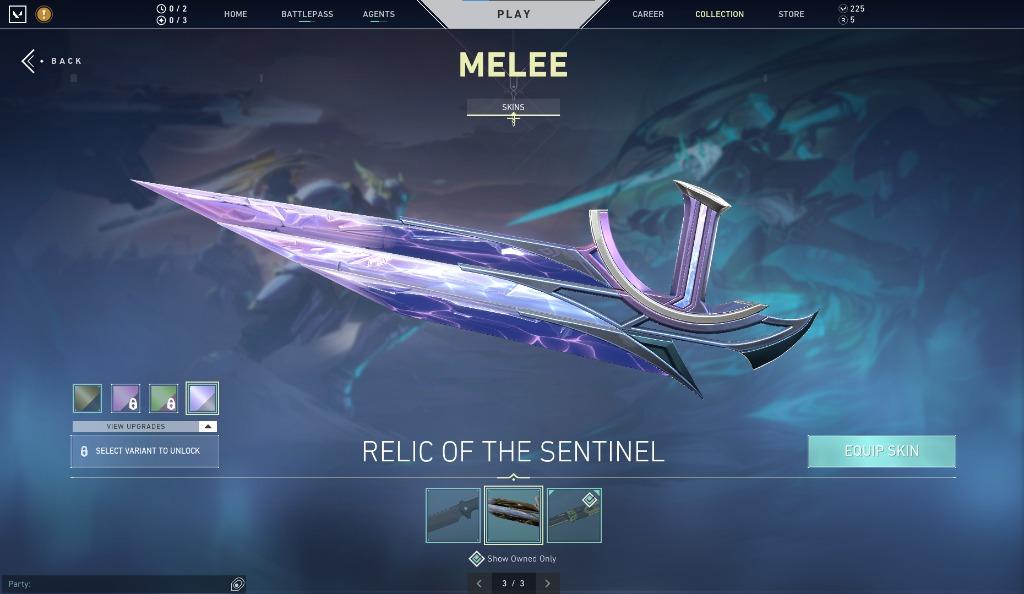
Task: Switch to the Collection page
Action: 719,14
